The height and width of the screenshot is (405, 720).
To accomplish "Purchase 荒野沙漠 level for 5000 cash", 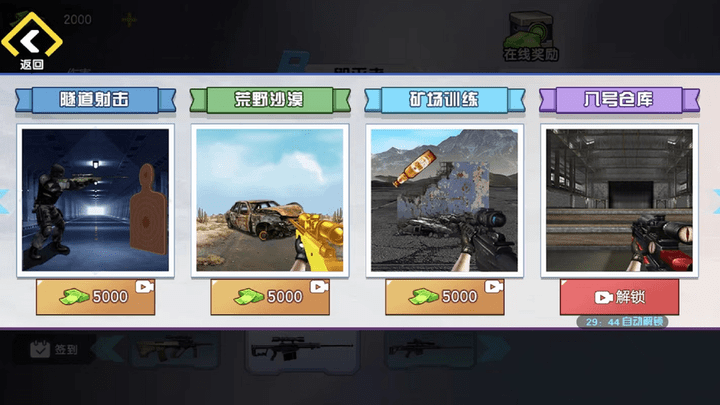I will pos(270,297).
